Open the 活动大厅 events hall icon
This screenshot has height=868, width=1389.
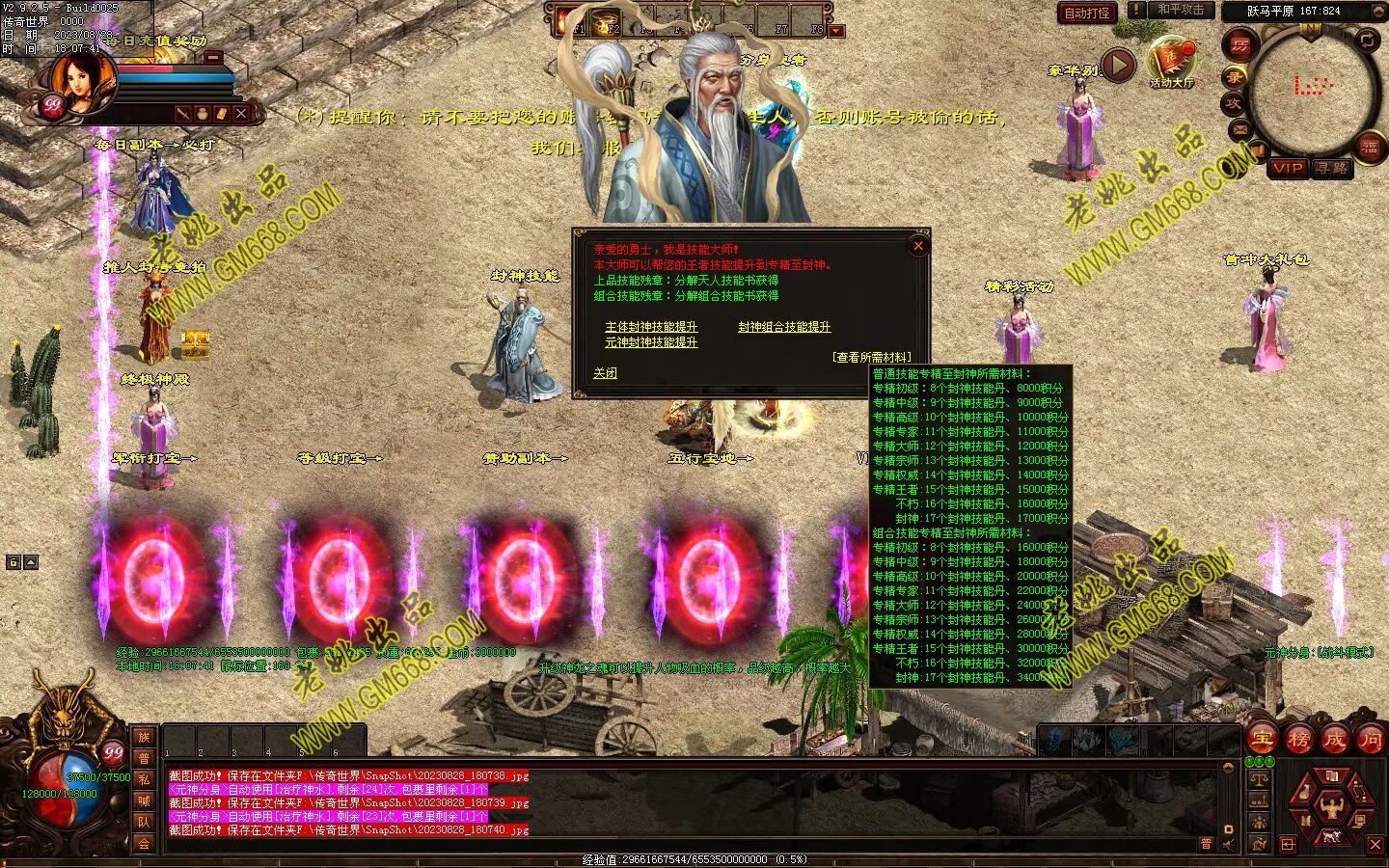tap(1171, 63)
